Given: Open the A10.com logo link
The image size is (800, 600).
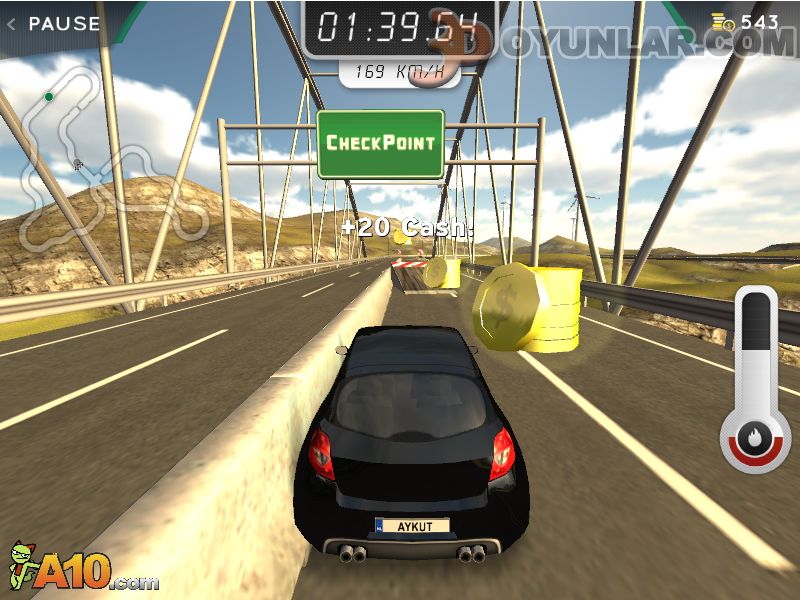Looking at the screenshot, I should [x=83, y=568].
